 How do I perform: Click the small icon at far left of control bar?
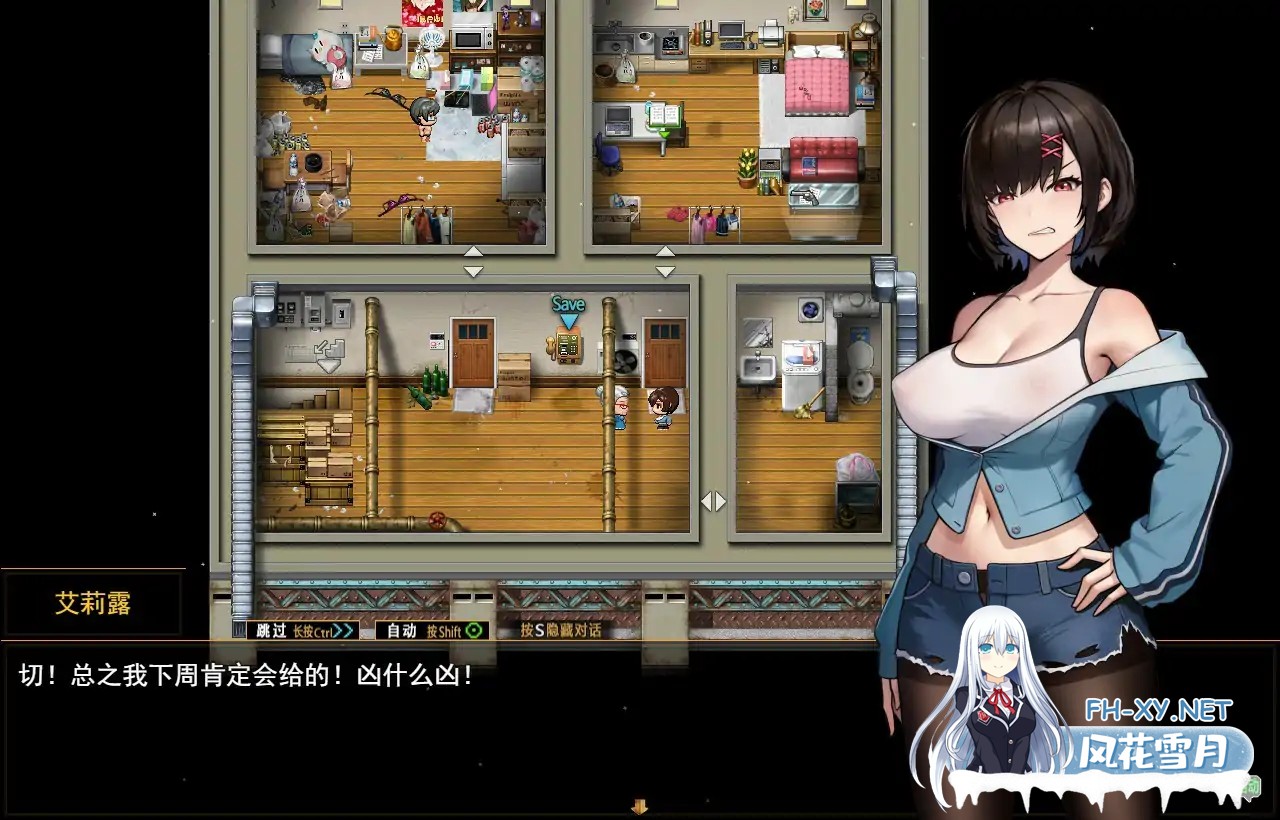pos(240,630)
